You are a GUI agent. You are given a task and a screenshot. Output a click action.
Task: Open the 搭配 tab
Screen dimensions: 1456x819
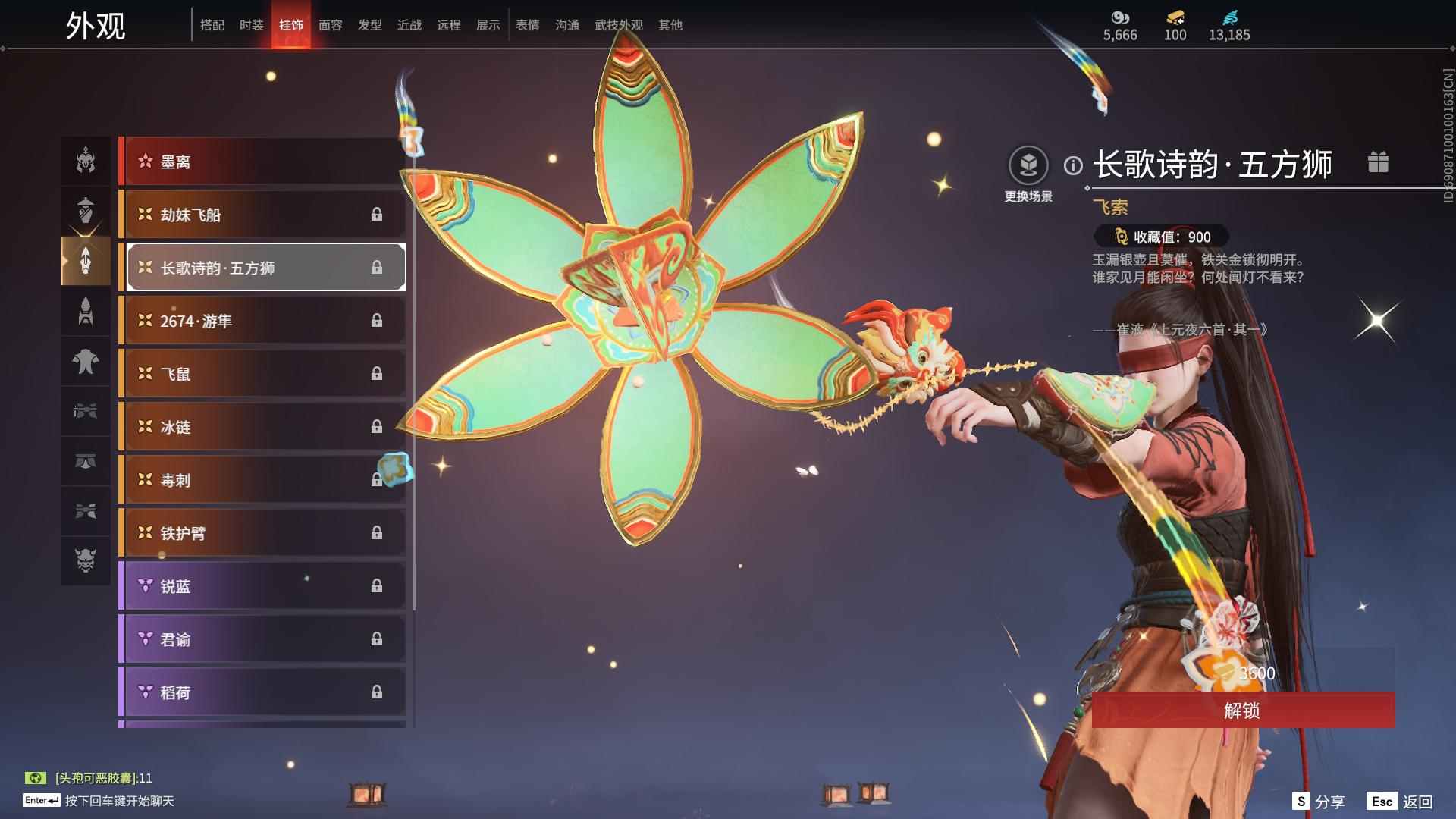pos(212,25)
